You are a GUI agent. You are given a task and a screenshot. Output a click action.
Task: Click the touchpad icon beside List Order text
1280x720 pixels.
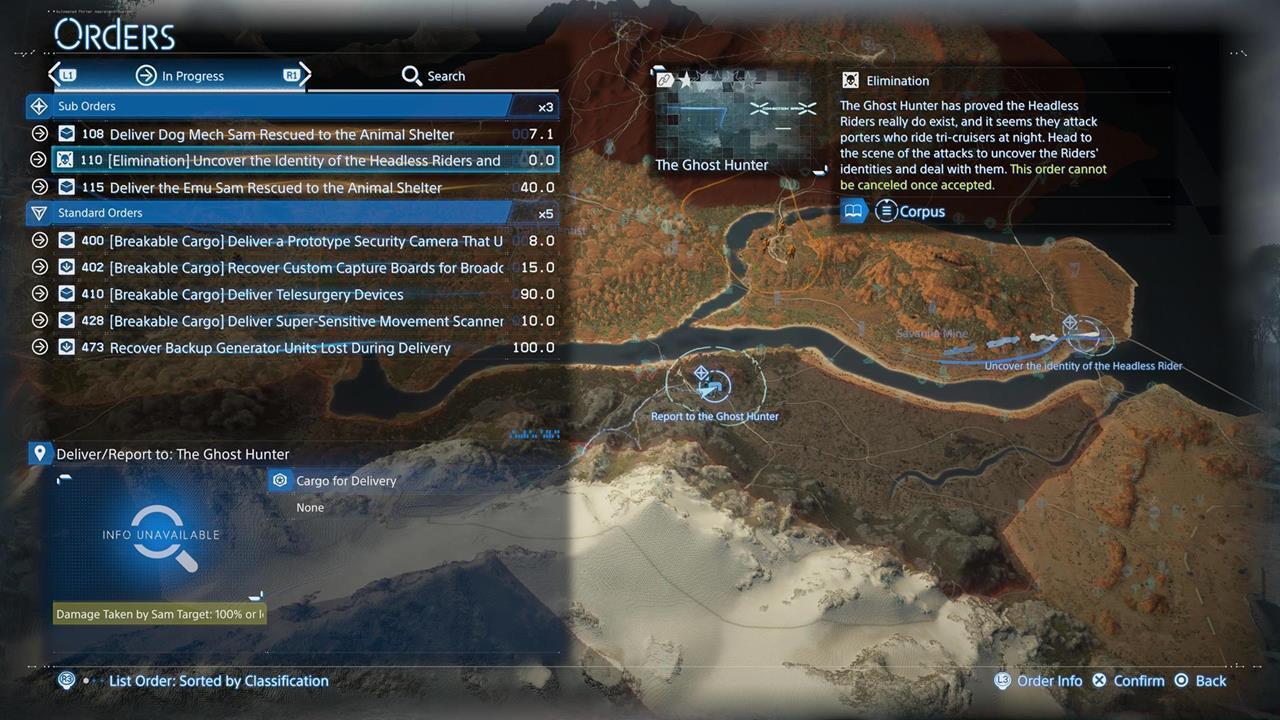coord(66,680)
